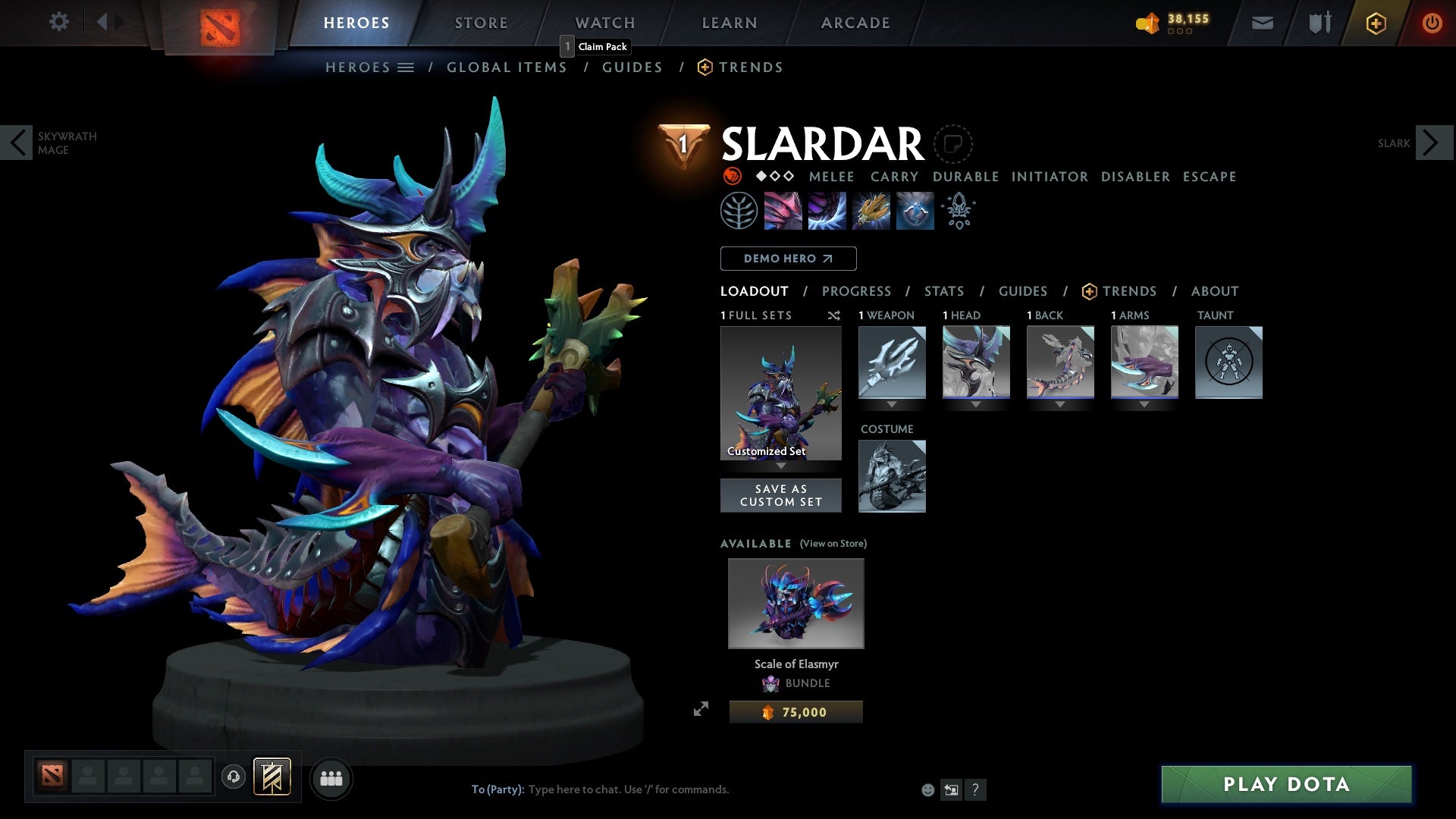Select the Scale of Elasmyr bundle thumbnail
Screen dimensions: 1456x819
point(795,603)
